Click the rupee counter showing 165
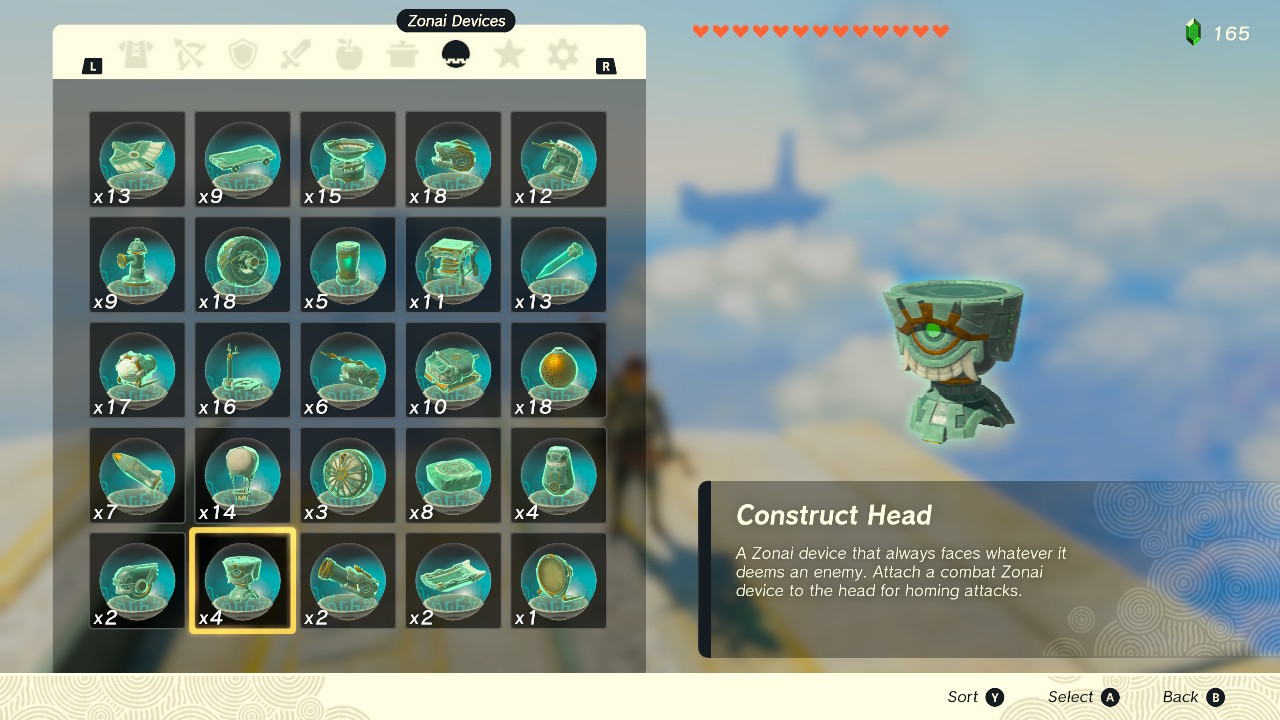 pos(1229,33)
